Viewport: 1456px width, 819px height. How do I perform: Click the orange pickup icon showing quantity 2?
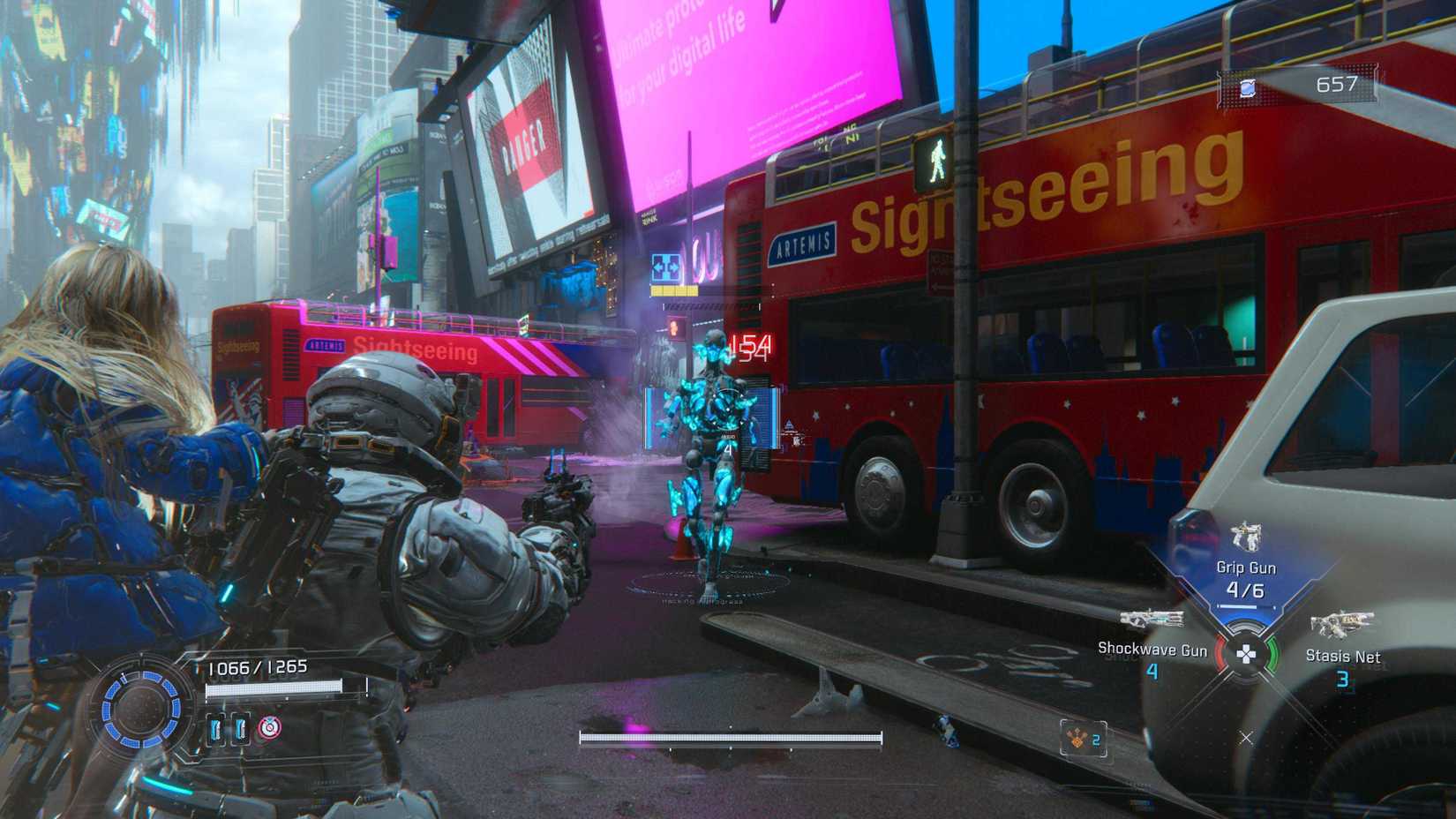tap(1077, 739)
